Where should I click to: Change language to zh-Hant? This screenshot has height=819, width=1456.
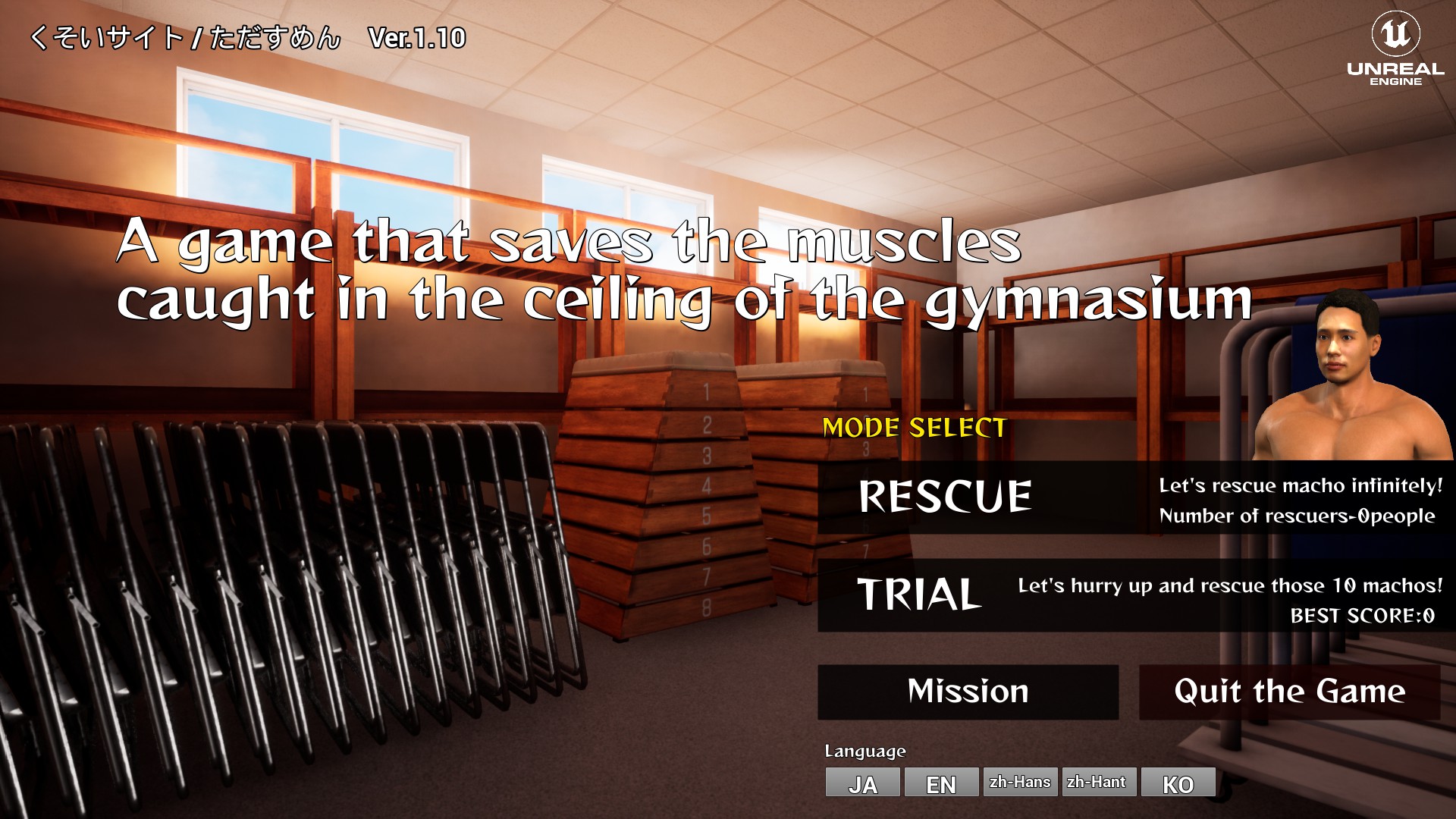tap(1098, 782)
